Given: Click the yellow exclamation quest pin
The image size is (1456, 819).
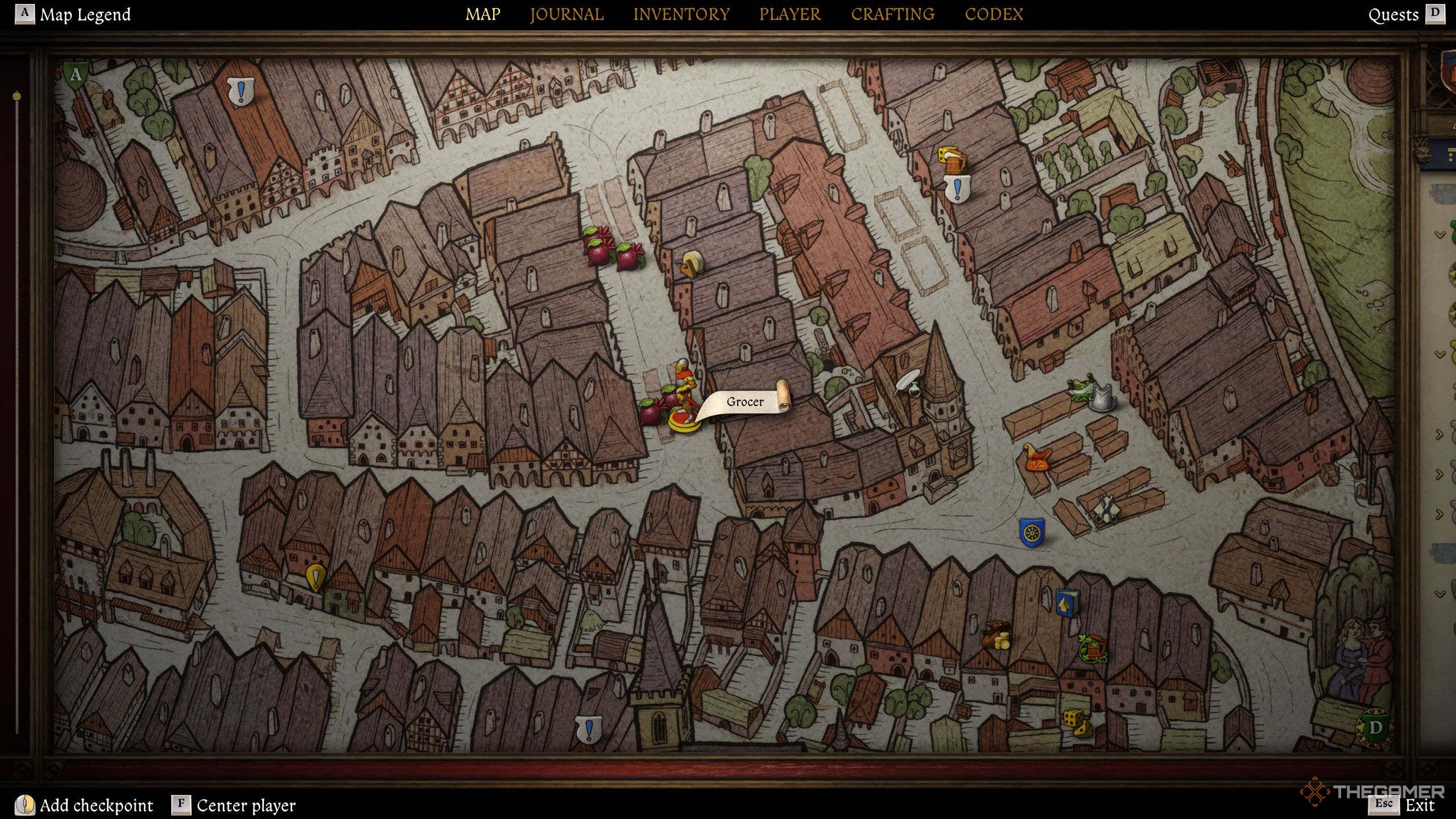Looking at the screenshot, I should (x=315, y=578).
